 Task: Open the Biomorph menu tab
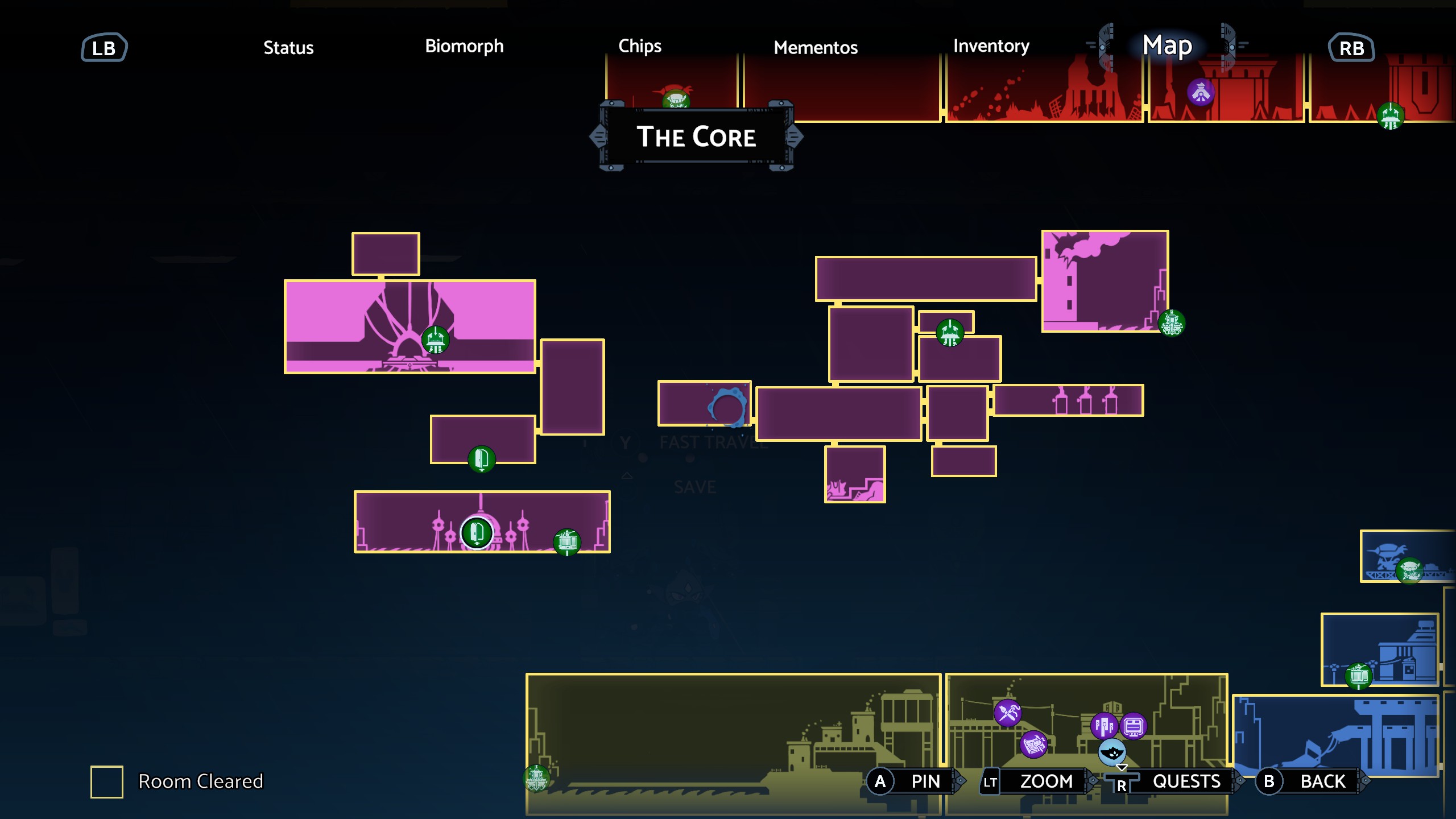(464, 47)
